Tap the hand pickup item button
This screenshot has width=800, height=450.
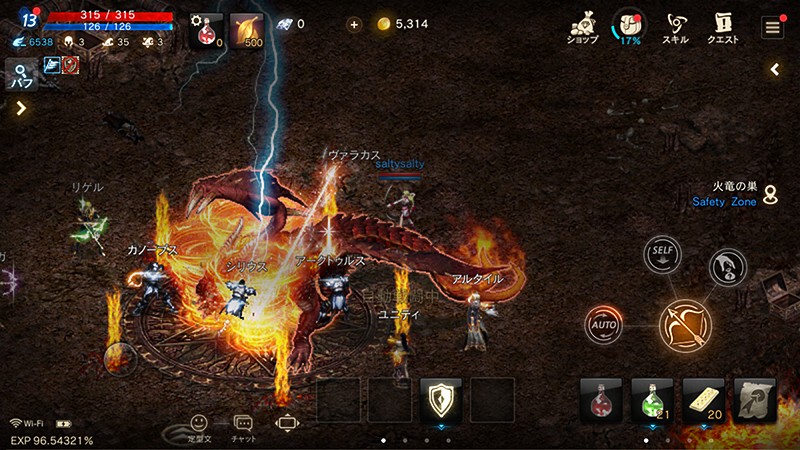[727, 267]
